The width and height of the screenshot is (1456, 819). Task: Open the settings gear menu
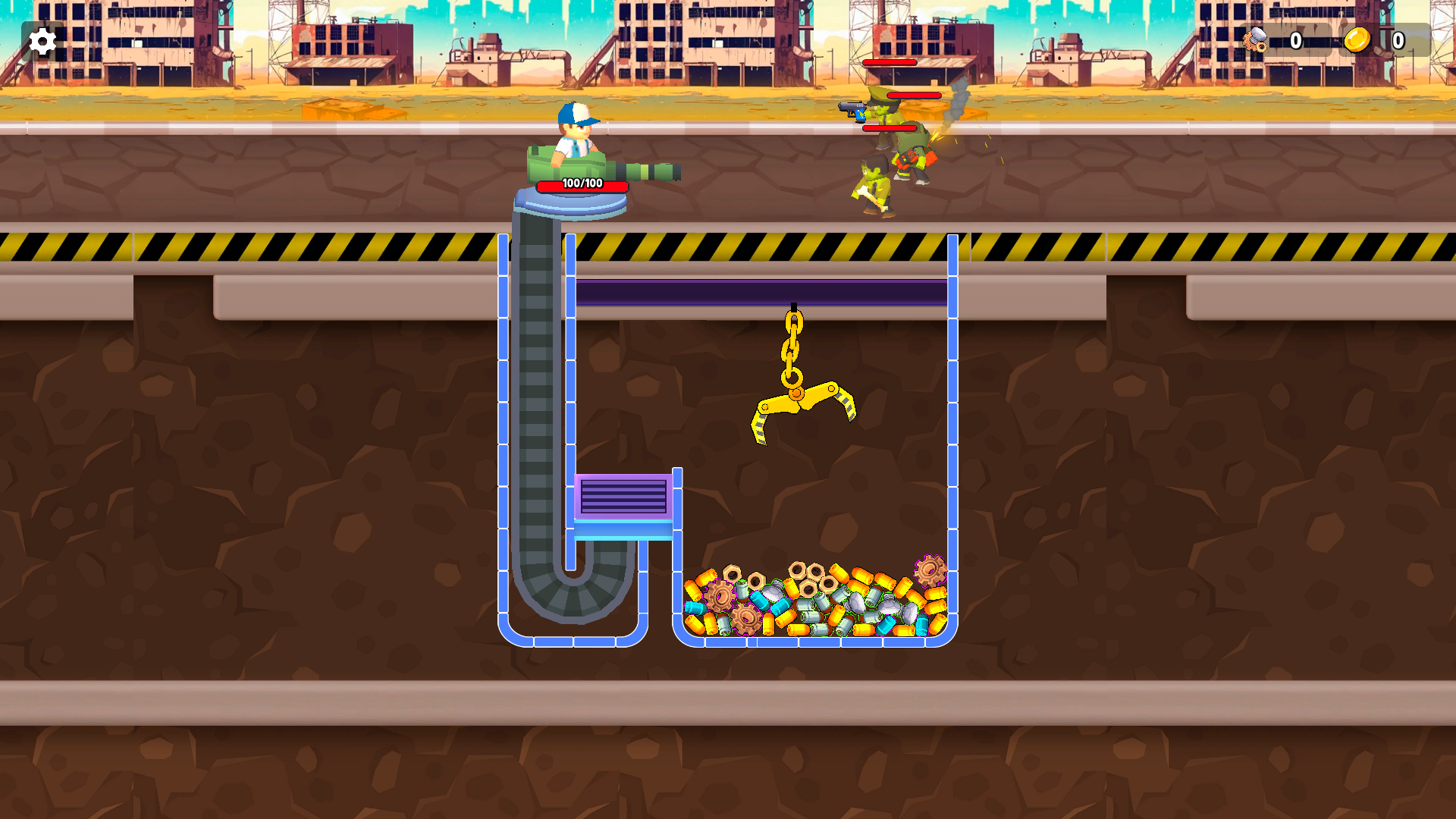point(42,41)
